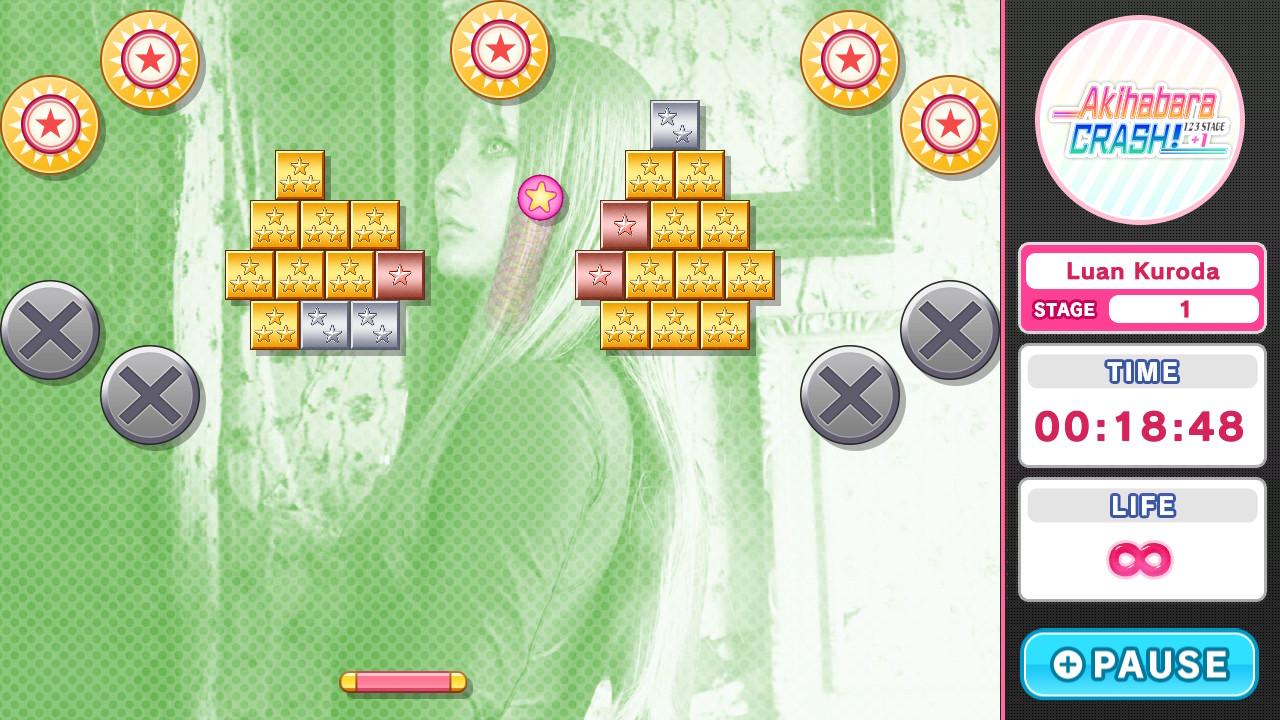Click the gray X circle on the right edge
Screen dimensions: 1280x720
pos(948,330)
